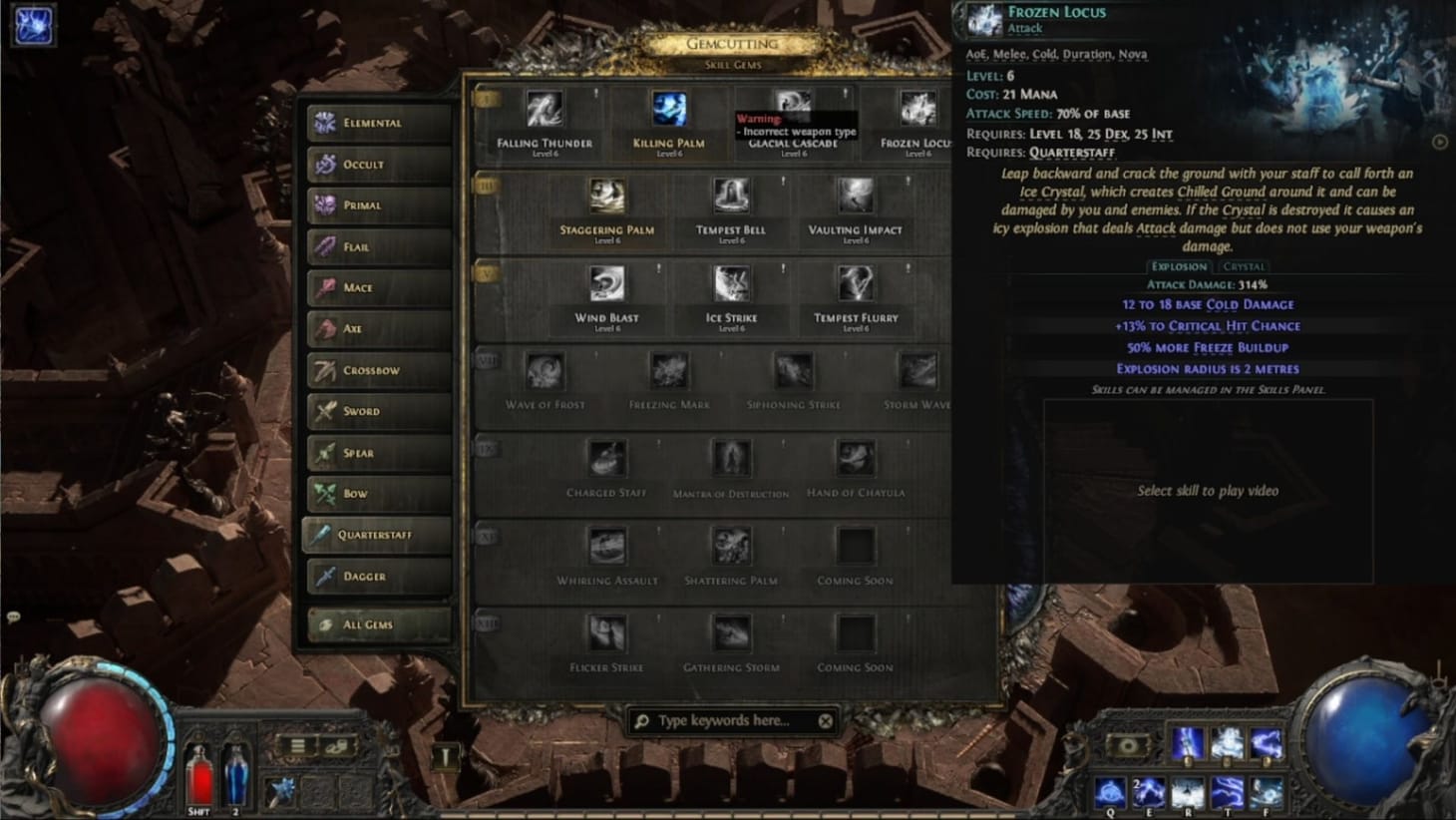Select the Charged Staff gem
This screenshot has width=1456, height=820.
coord(605,459)
